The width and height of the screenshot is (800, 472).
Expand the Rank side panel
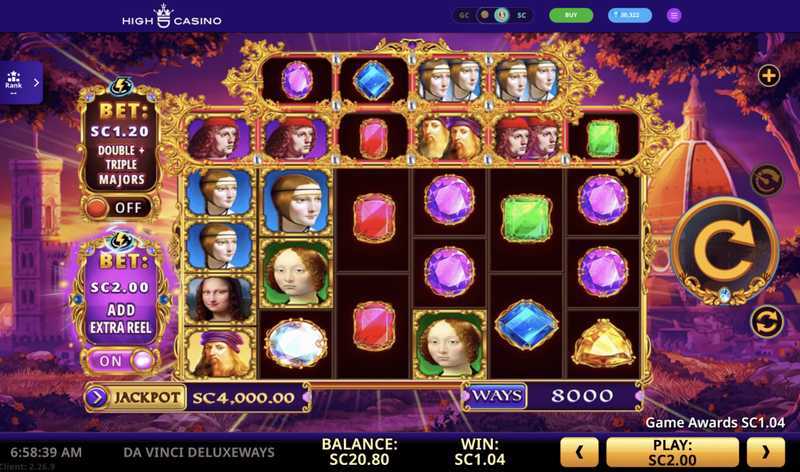tap(21, 83)
